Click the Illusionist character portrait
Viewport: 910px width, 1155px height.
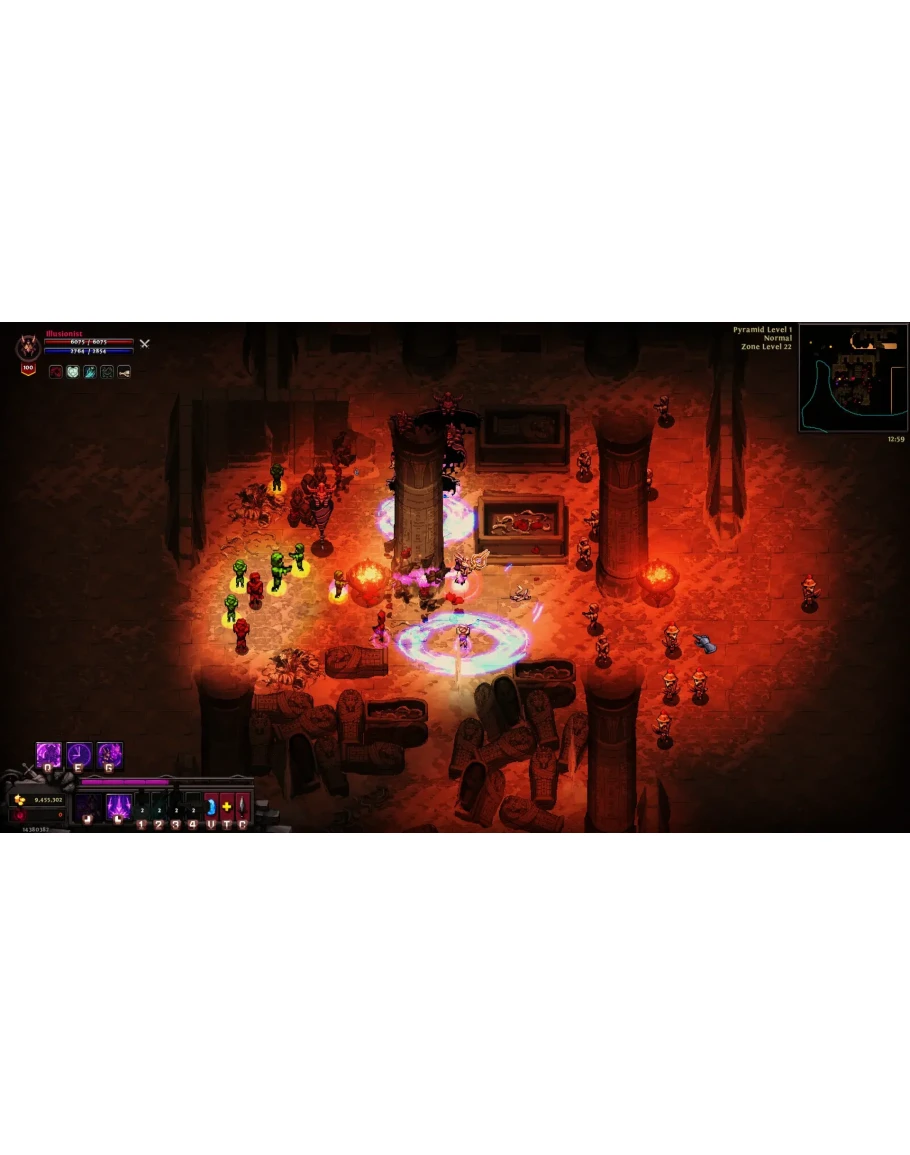[28, 348]
